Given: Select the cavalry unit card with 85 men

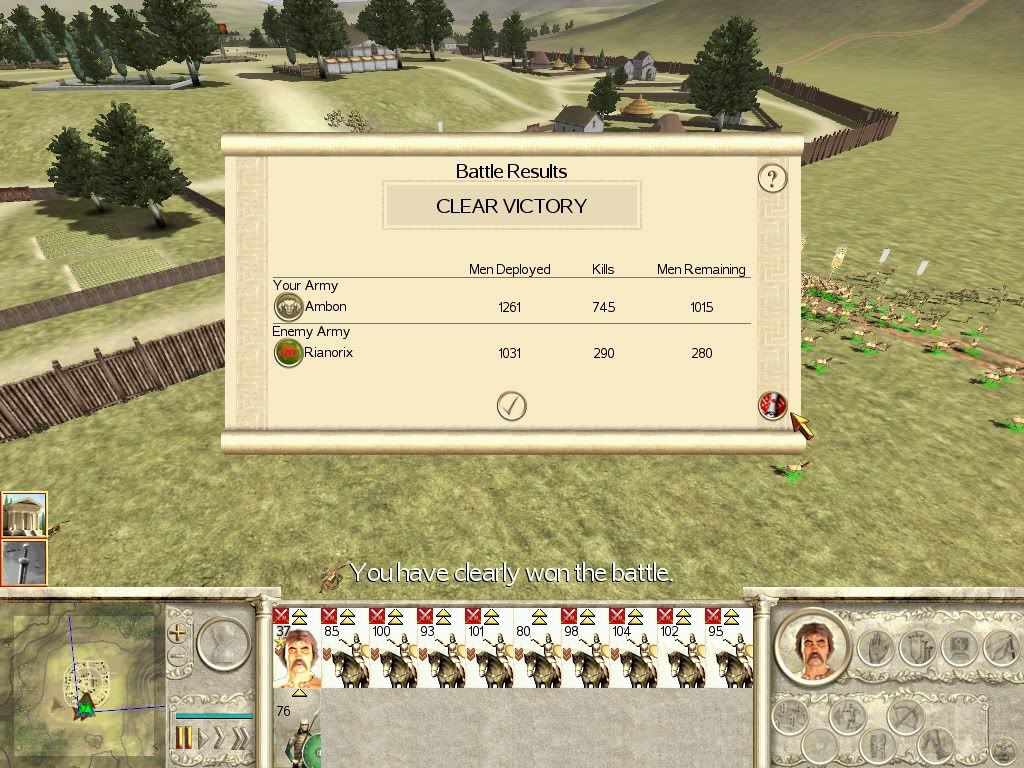Looking at the screenshot, I should point(344,648).
